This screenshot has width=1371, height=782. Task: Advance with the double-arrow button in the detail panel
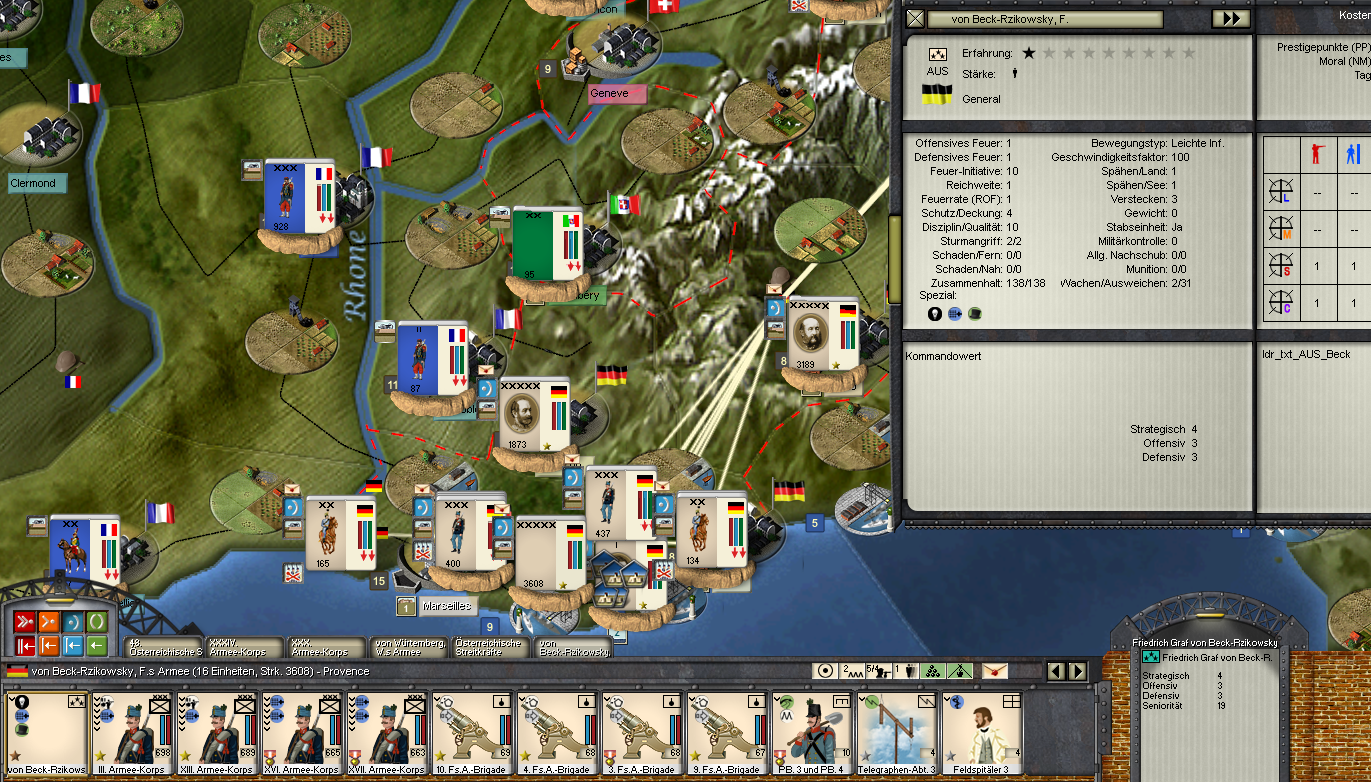tap(1231, 19)
